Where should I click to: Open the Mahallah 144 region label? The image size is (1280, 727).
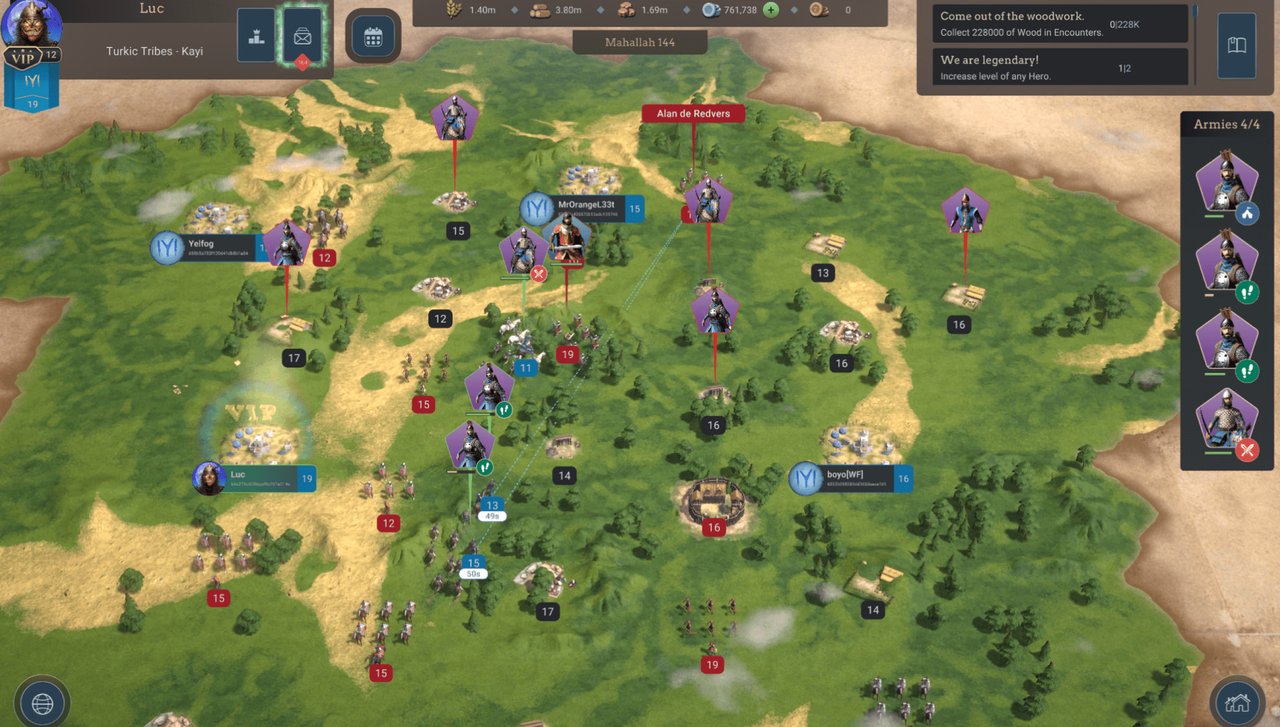[640, 43]
